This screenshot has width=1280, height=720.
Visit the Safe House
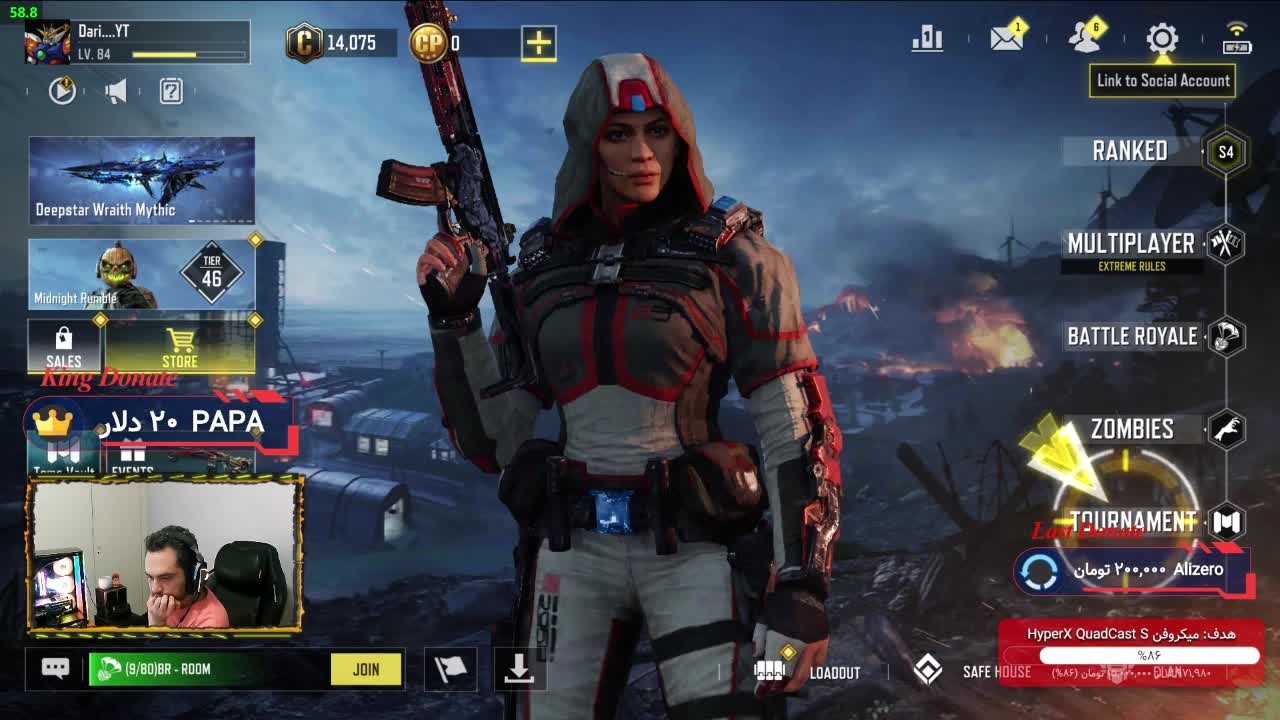point(972,671)
